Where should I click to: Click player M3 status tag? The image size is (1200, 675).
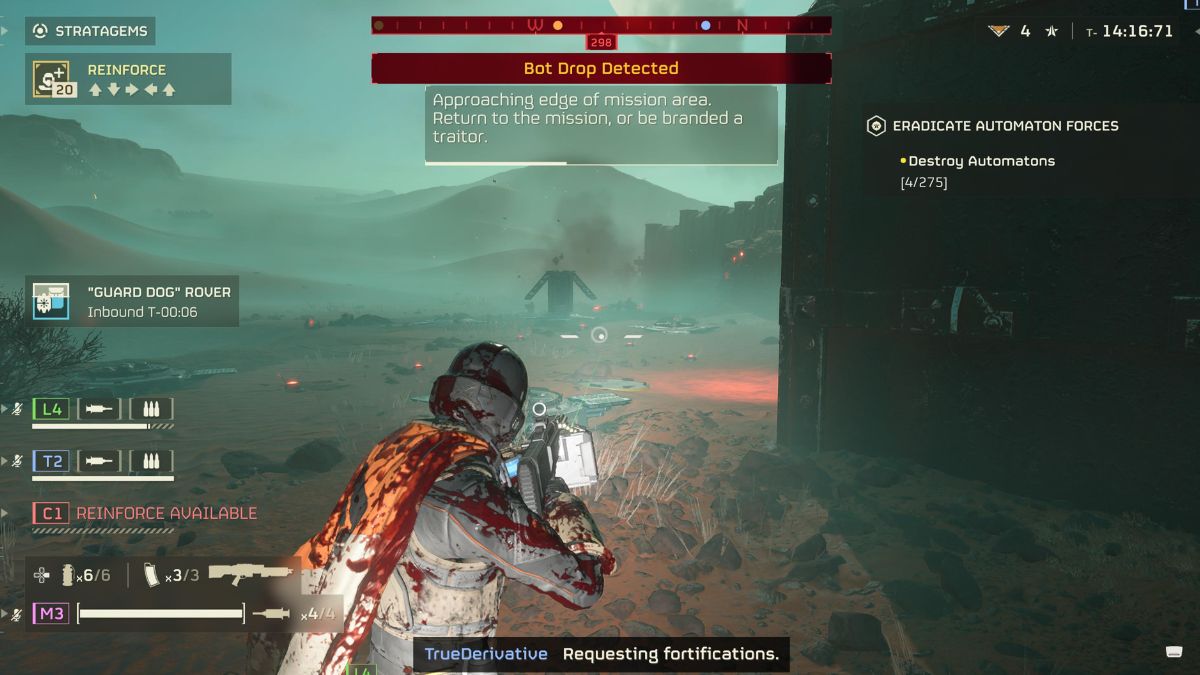[51, 613]
